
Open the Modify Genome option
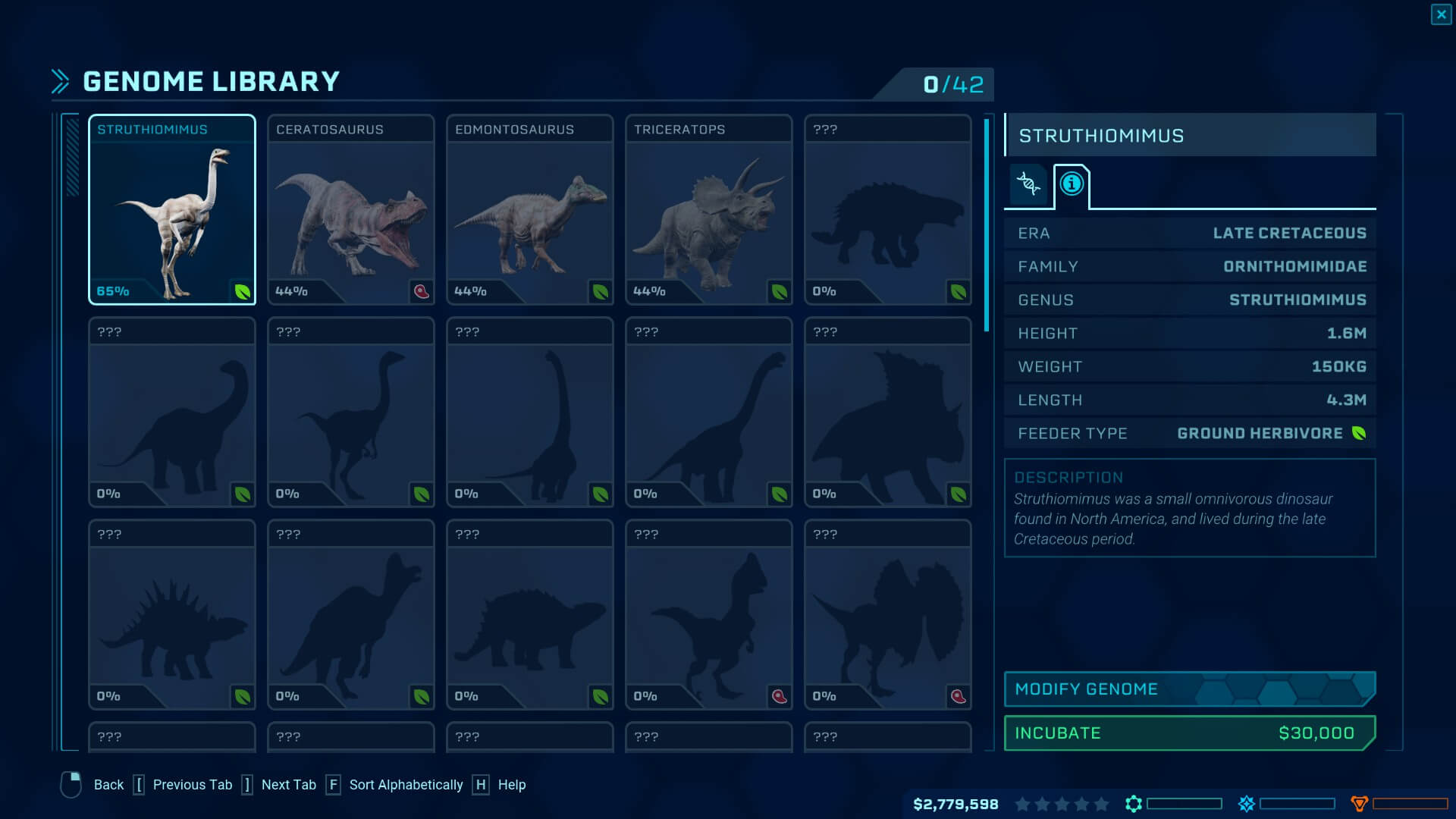click(x=1189, y=689)
